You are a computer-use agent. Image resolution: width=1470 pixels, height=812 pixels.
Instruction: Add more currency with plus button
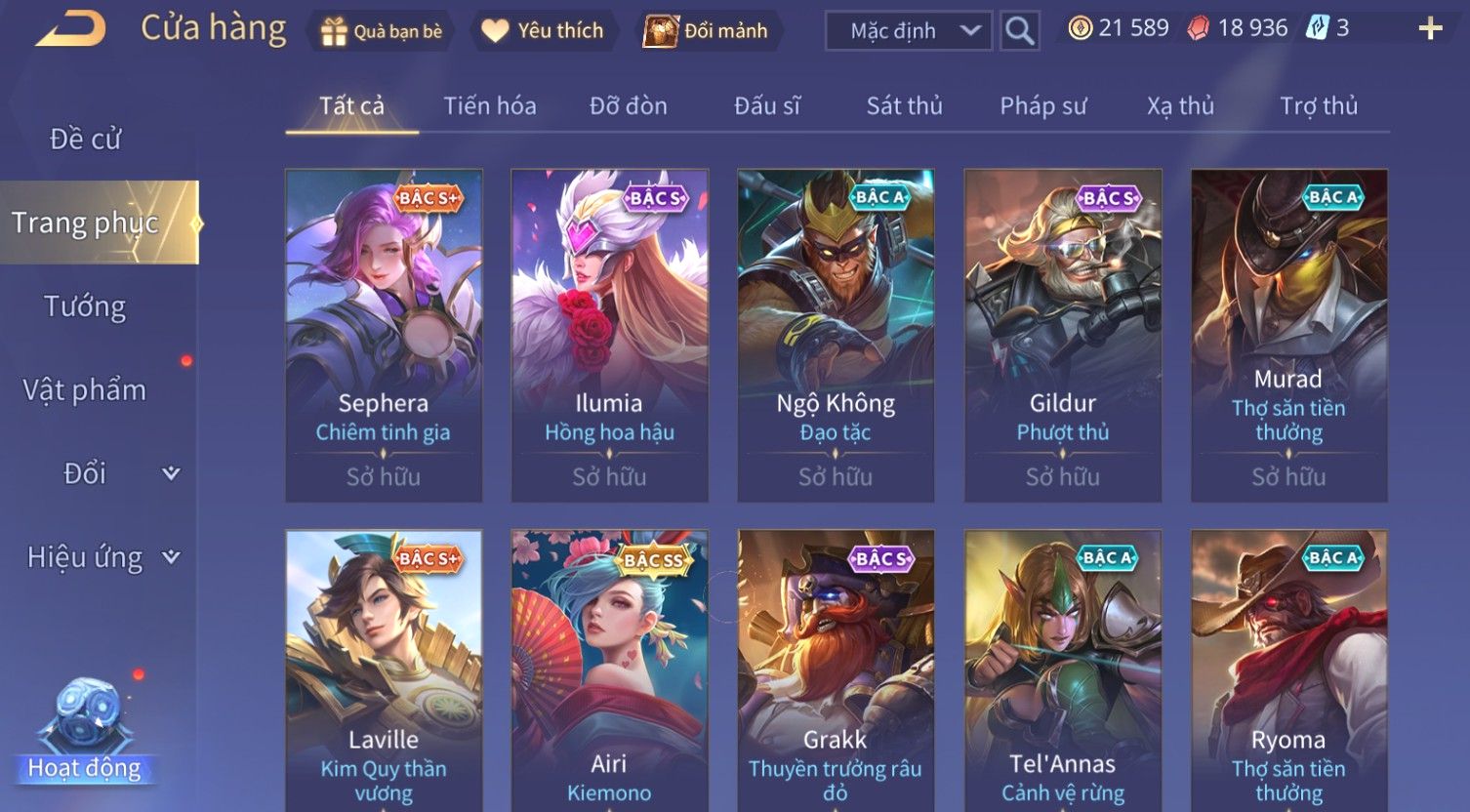(1430, 29)
